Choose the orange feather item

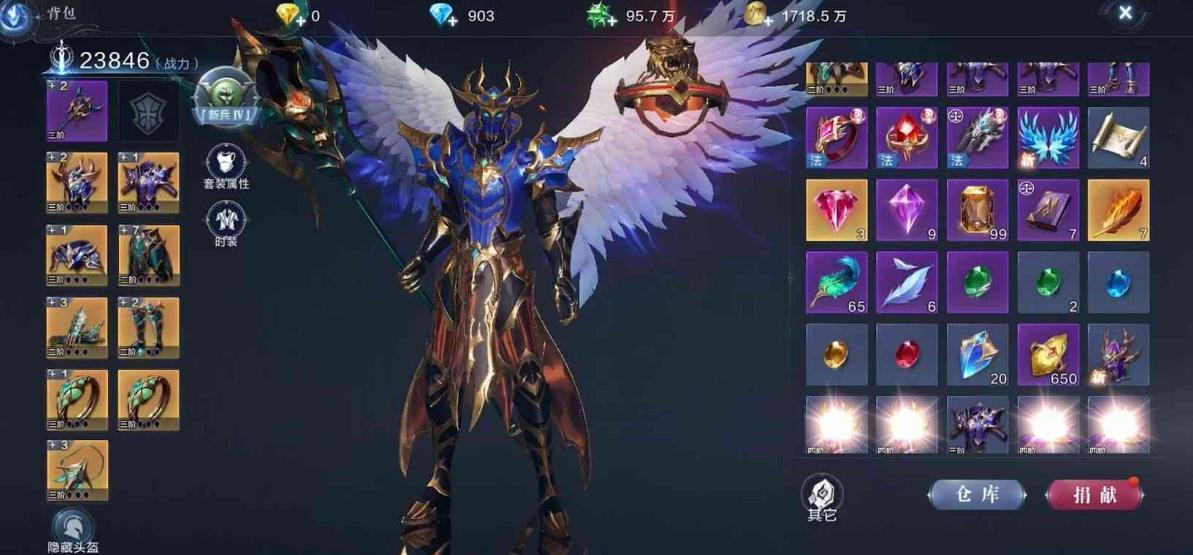(1118, 210)
